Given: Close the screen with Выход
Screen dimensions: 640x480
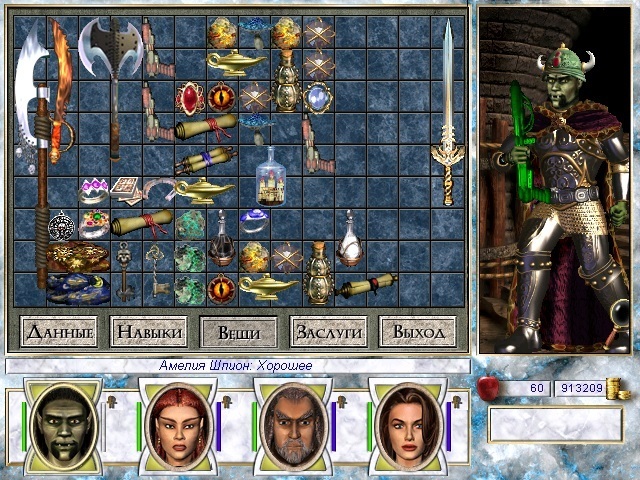Looking at the screenshot, I should (417, 331).
